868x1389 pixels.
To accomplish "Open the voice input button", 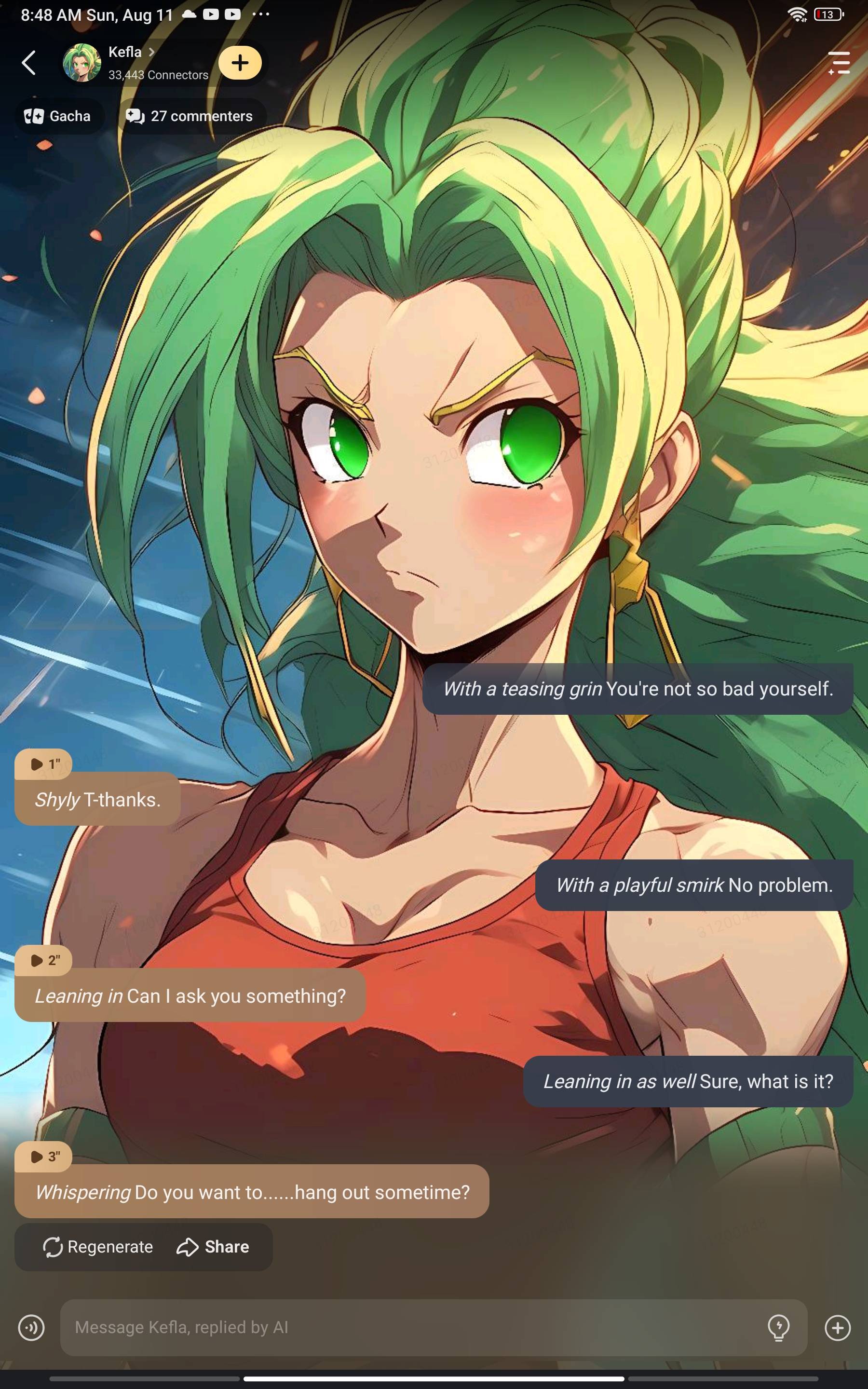I will point(31,1327).
